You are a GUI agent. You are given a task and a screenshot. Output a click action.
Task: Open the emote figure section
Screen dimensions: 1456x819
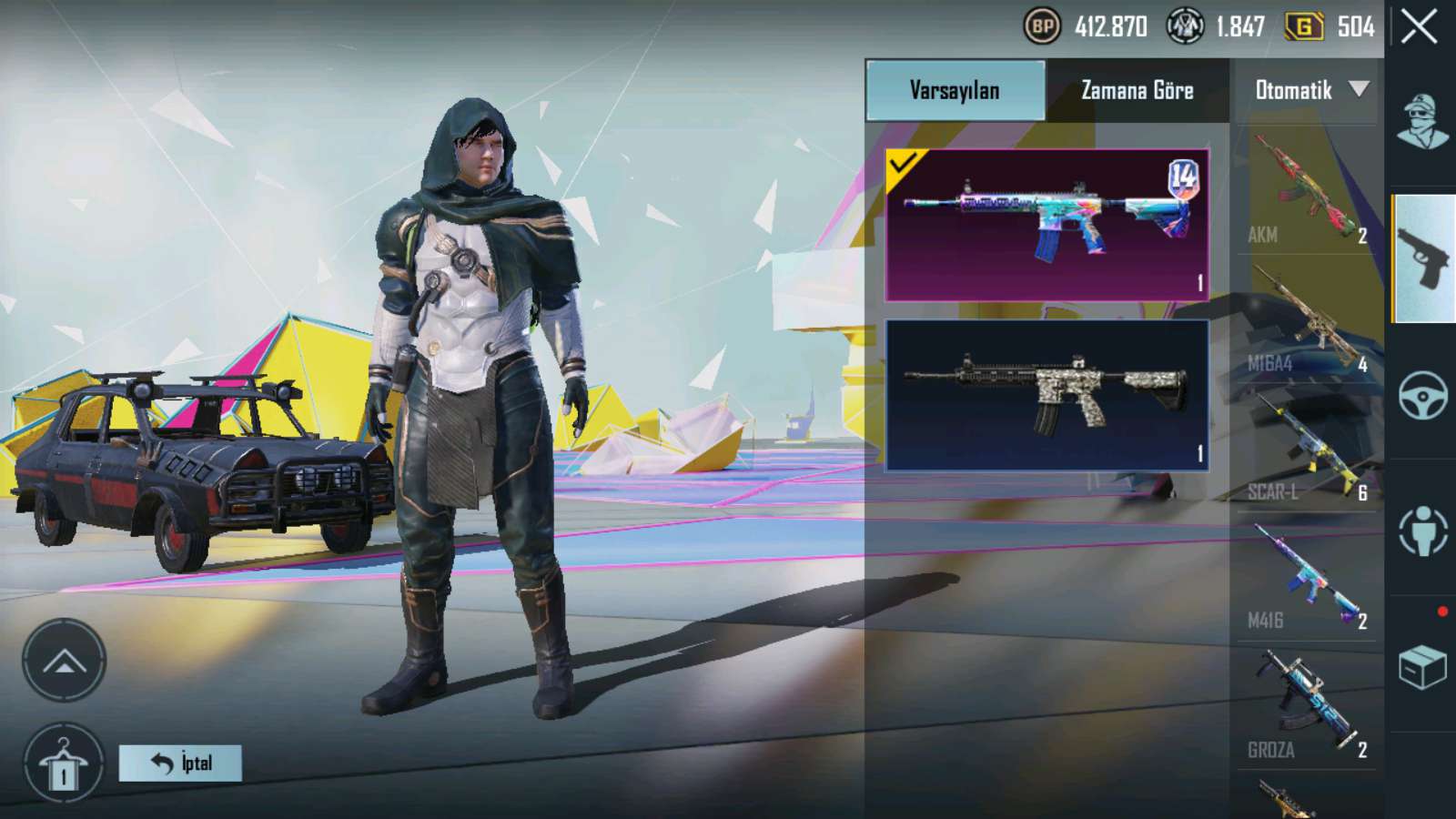pyautogui.click(x=1423, y=531)
